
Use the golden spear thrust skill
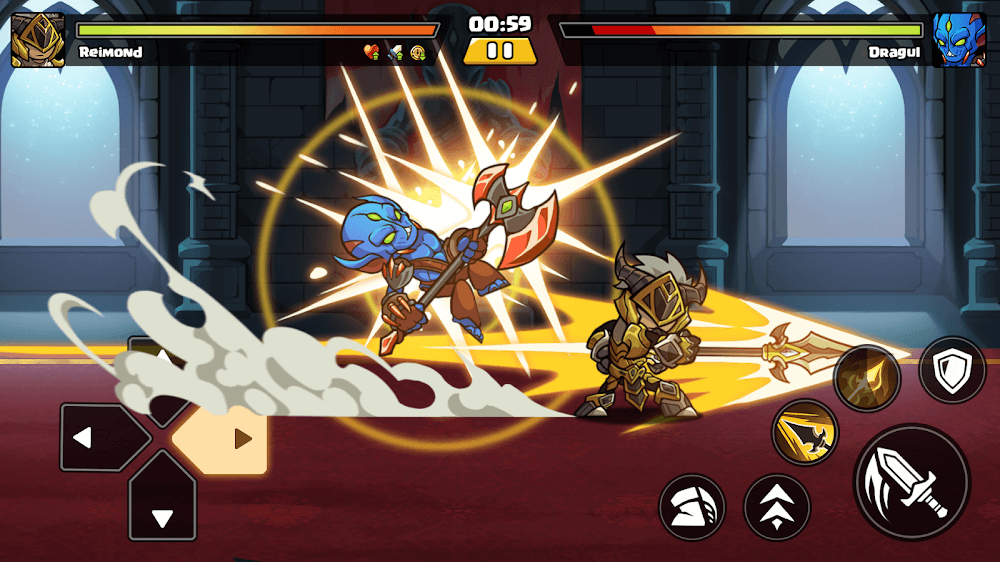coord(866,379)
